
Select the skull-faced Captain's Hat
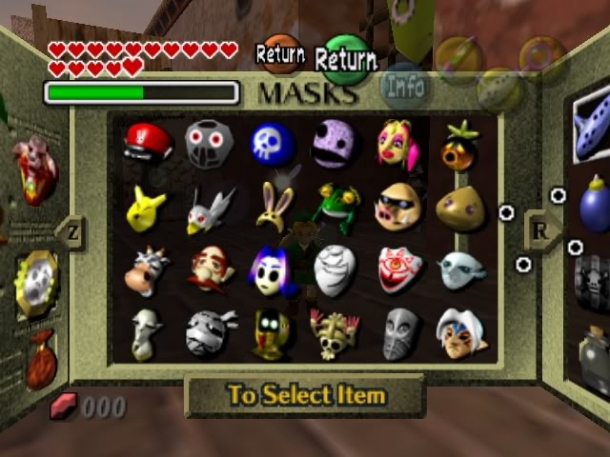[x=334, y=333]
